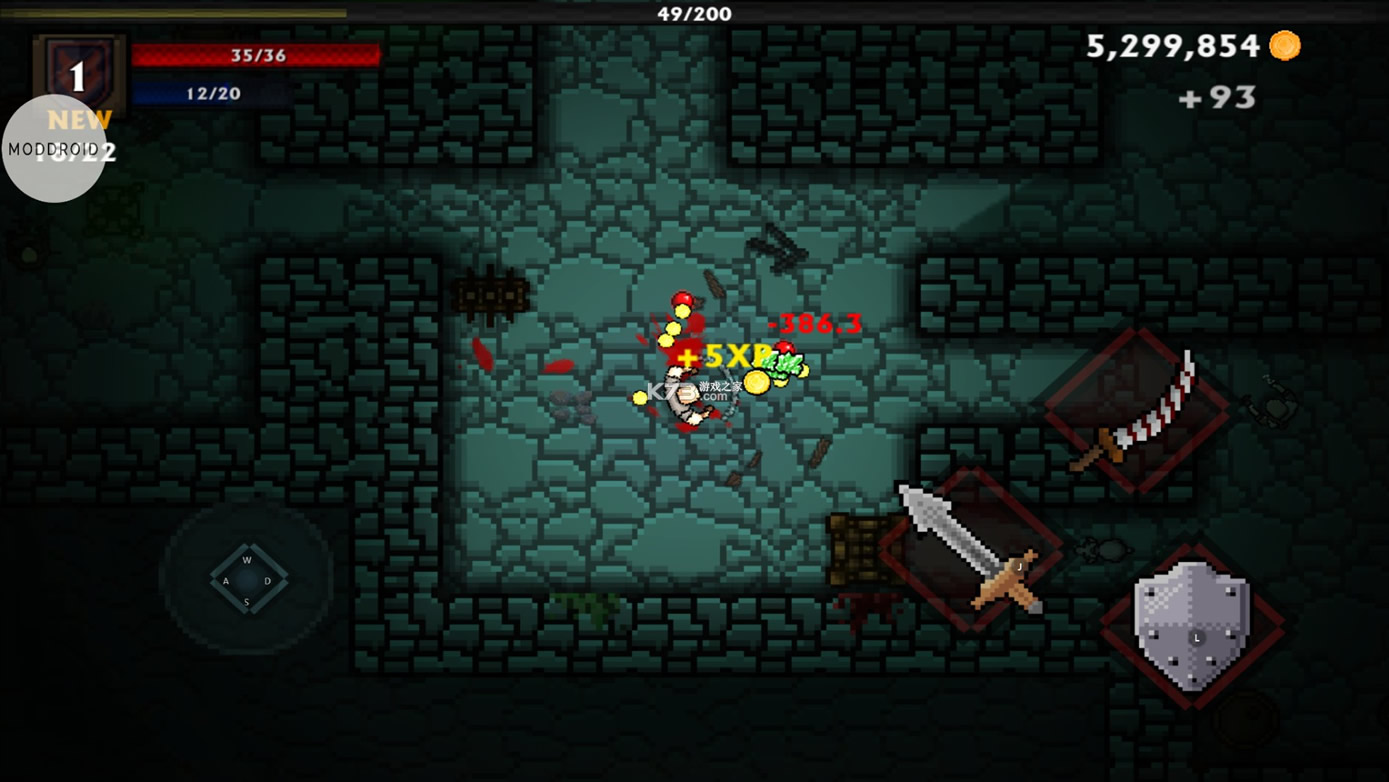The height and width of the screenshot is (782, 1389).
Task: Activate the striped curved blade skill
Action: click(1137, 411)
